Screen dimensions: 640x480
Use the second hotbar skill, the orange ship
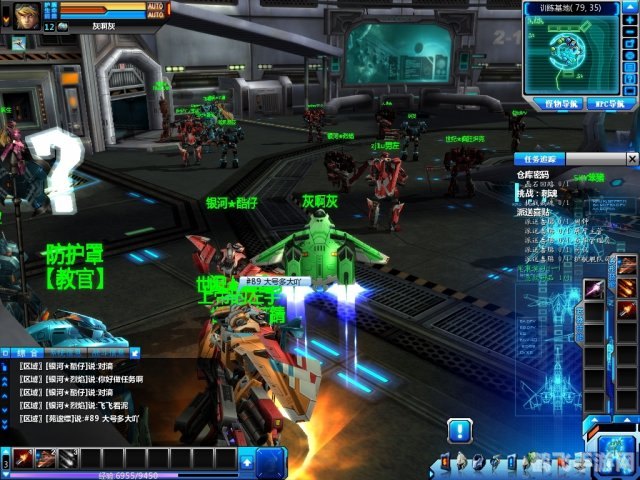tap(46, 459)
